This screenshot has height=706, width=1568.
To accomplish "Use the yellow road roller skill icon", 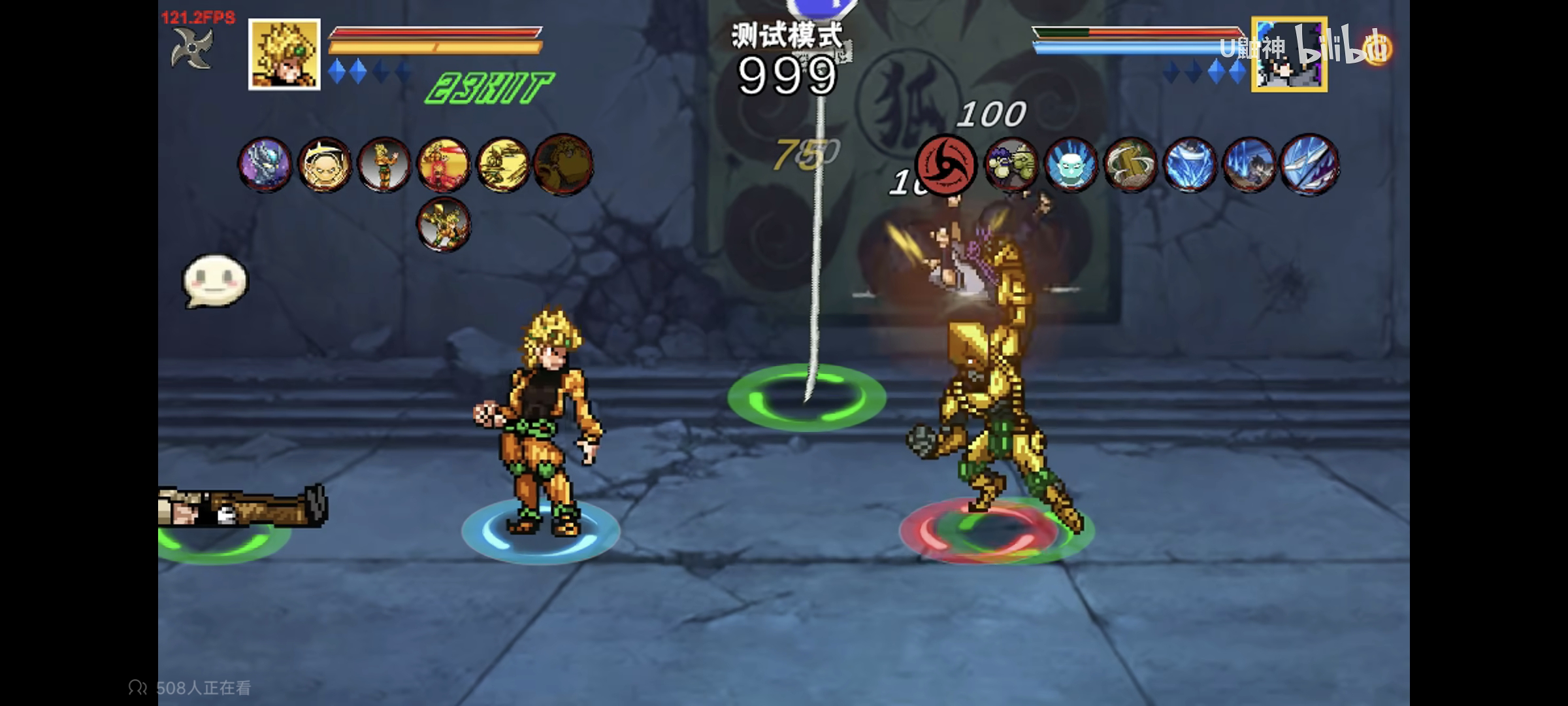I will (x=503, y=165).
